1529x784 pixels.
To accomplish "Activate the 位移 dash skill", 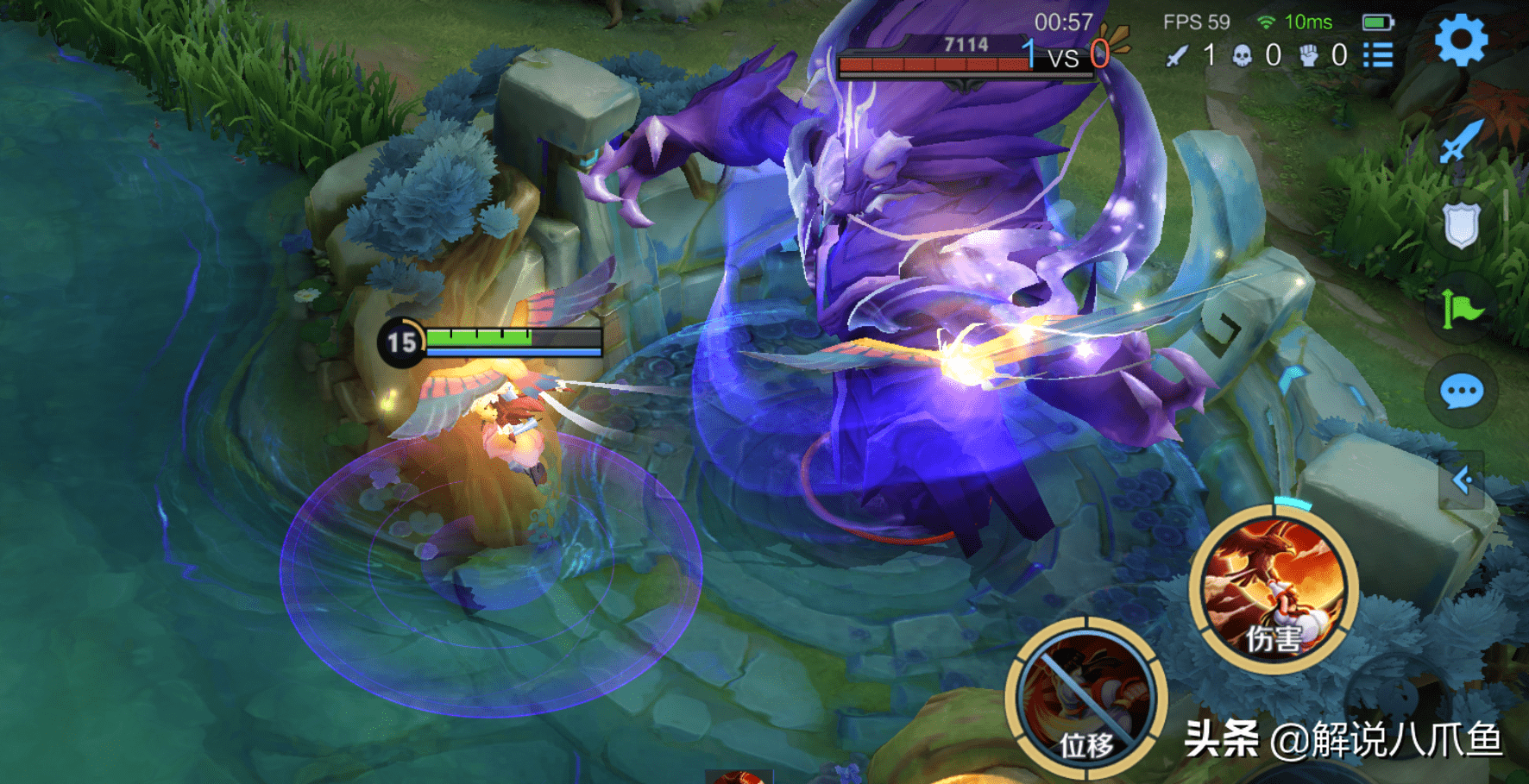I will [1086, 699].
